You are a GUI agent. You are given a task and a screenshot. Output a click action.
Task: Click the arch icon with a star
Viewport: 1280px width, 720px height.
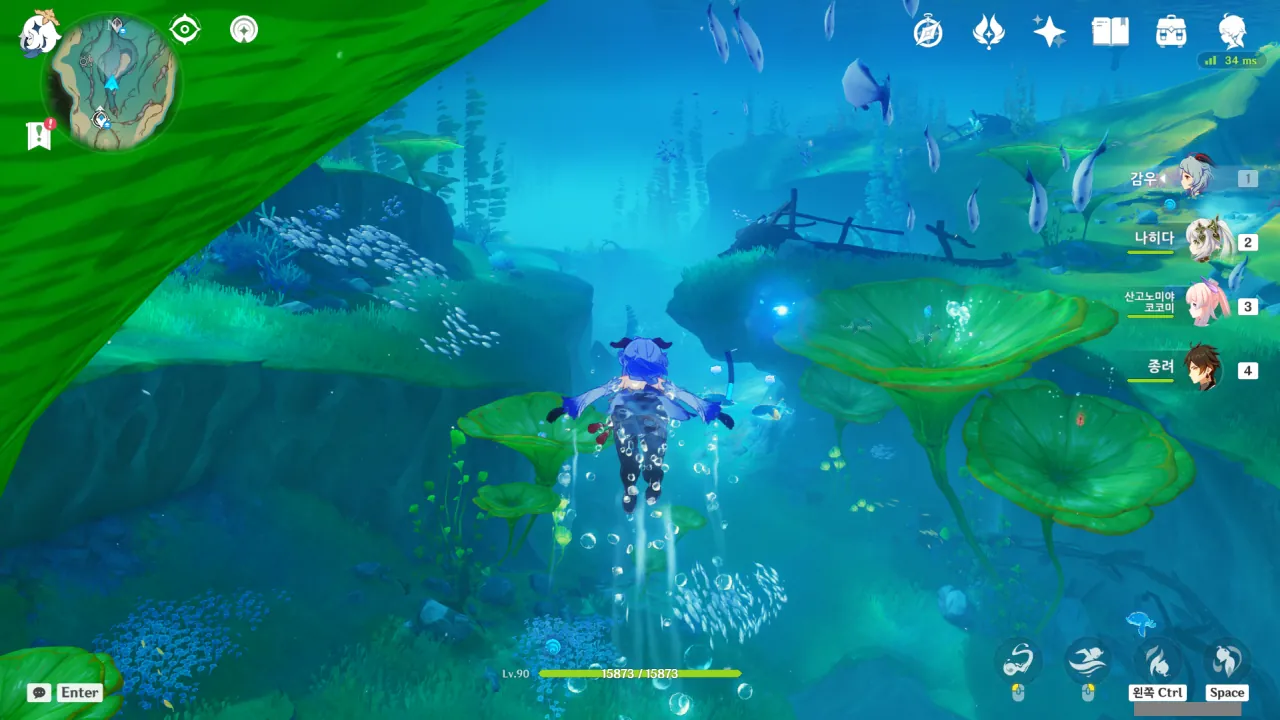[x=243, y=30]
